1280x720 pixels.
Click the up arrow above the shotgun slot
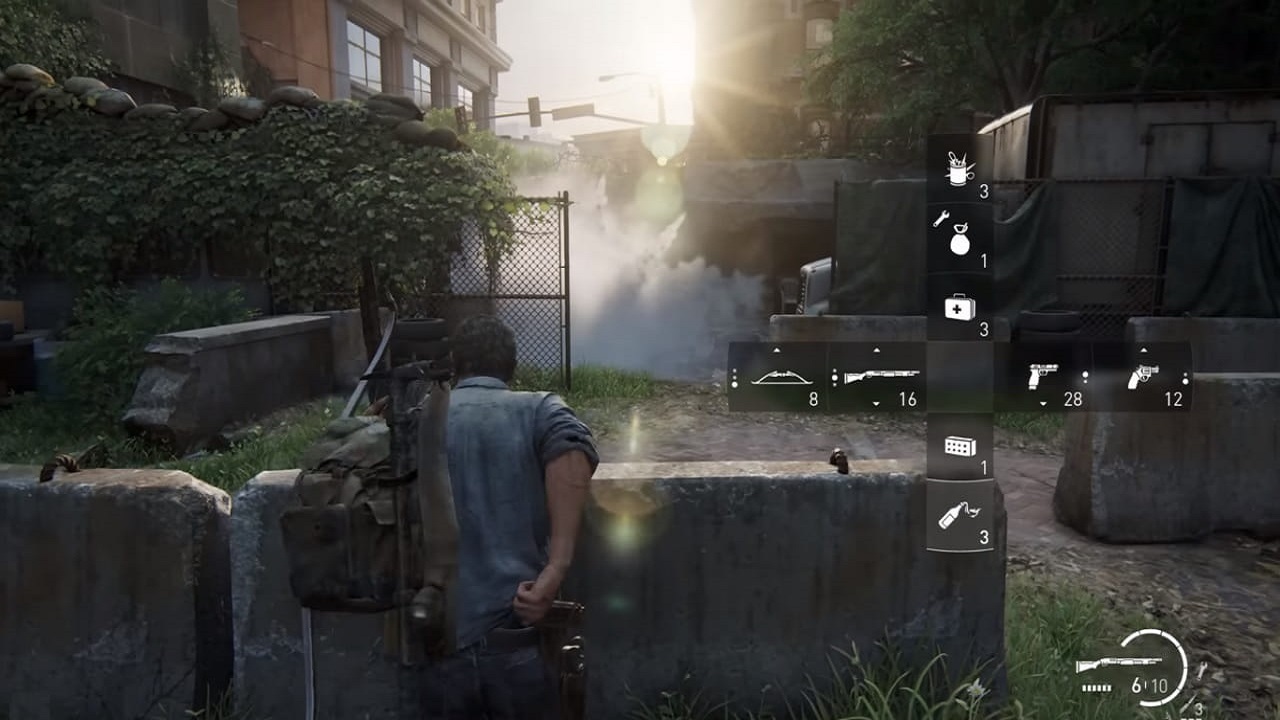pyautogui.click(x=875, y=348)
